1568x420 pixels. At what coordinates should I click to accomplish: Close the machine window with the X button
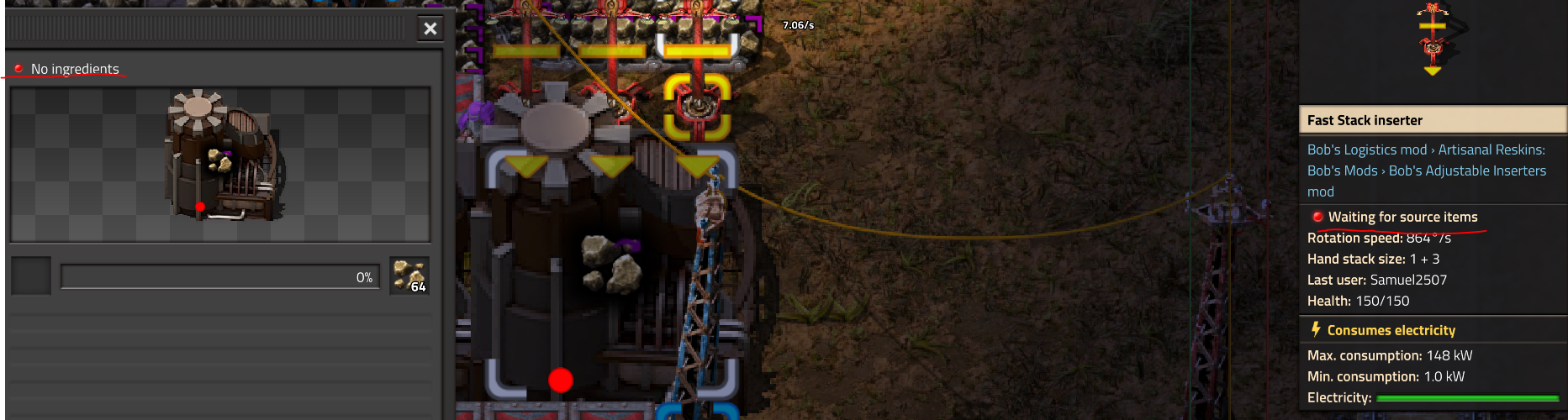[430, 29]
